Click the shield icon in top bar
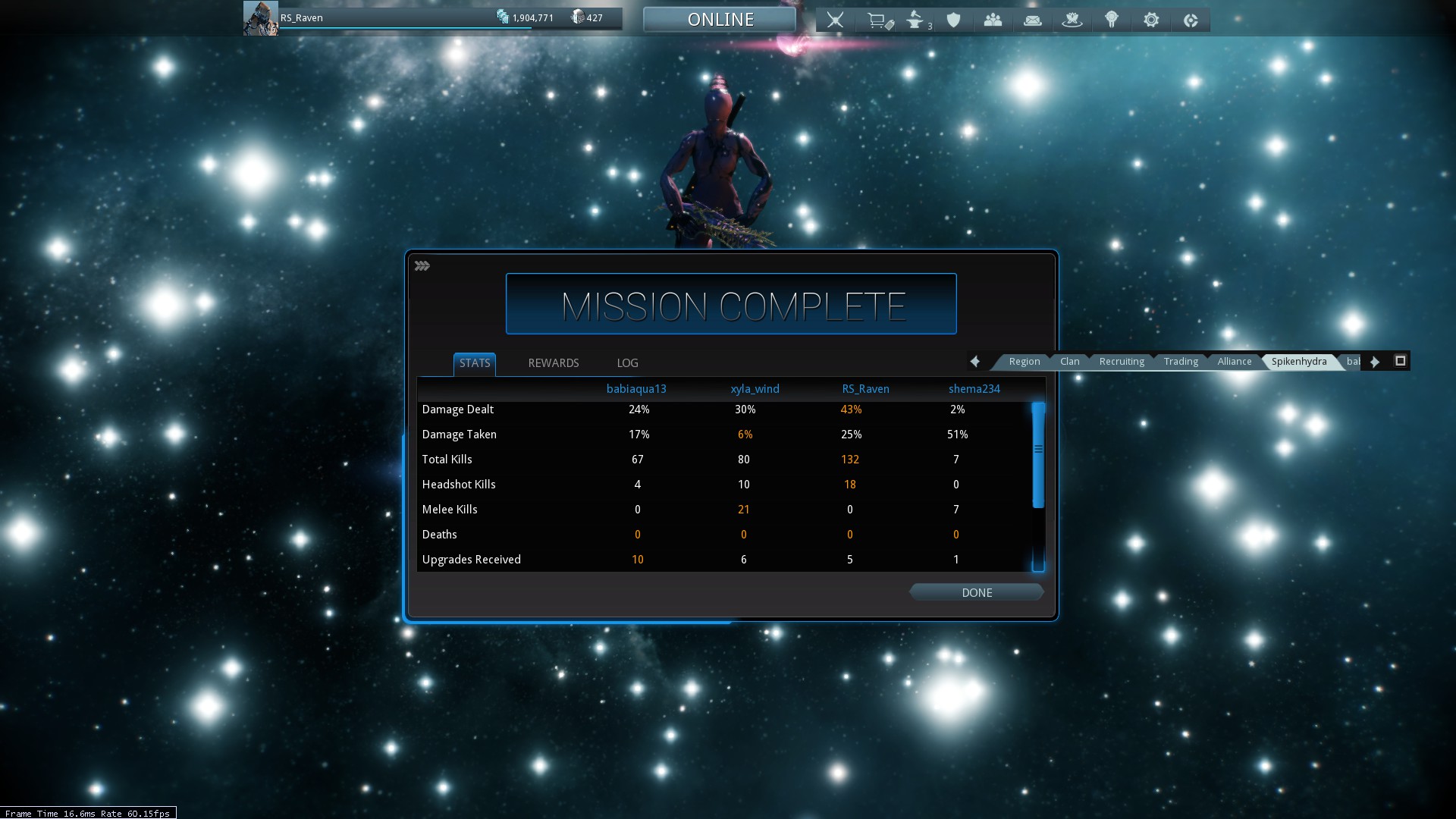Screen dimensions: 1456x819 (954, 20)
